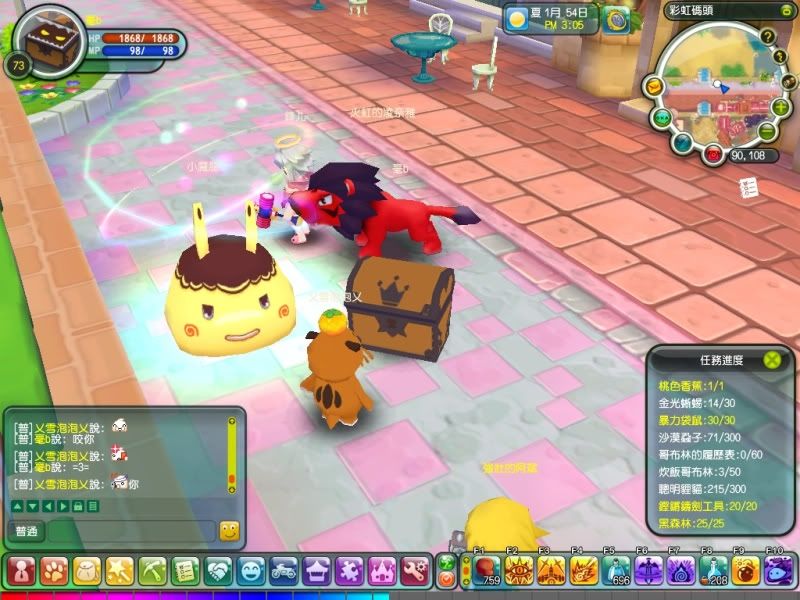
Task: Open the pickaxe gathering menu
Action: tap(152, 571)
